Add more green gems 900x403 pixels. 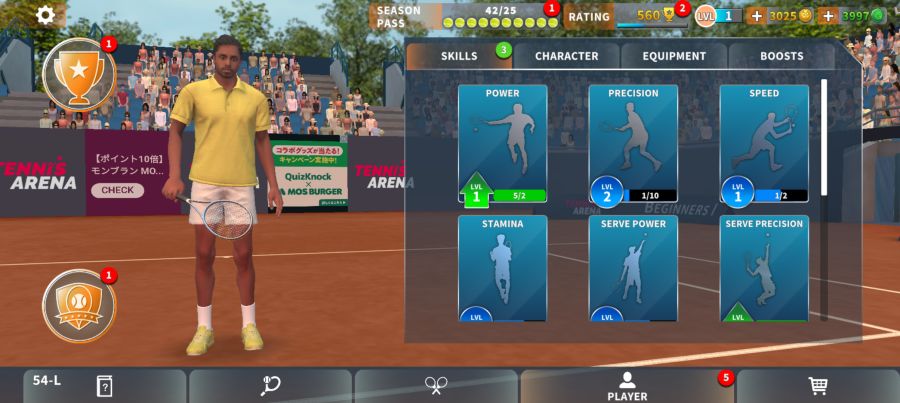tap(827, 16)
